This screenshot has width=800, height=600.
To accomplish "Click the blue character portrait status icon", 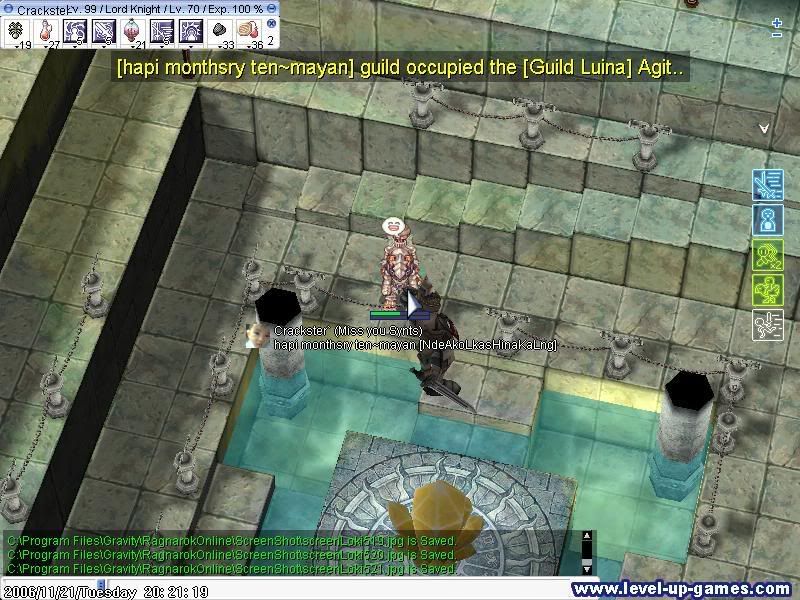I will (x=767, y=219).
